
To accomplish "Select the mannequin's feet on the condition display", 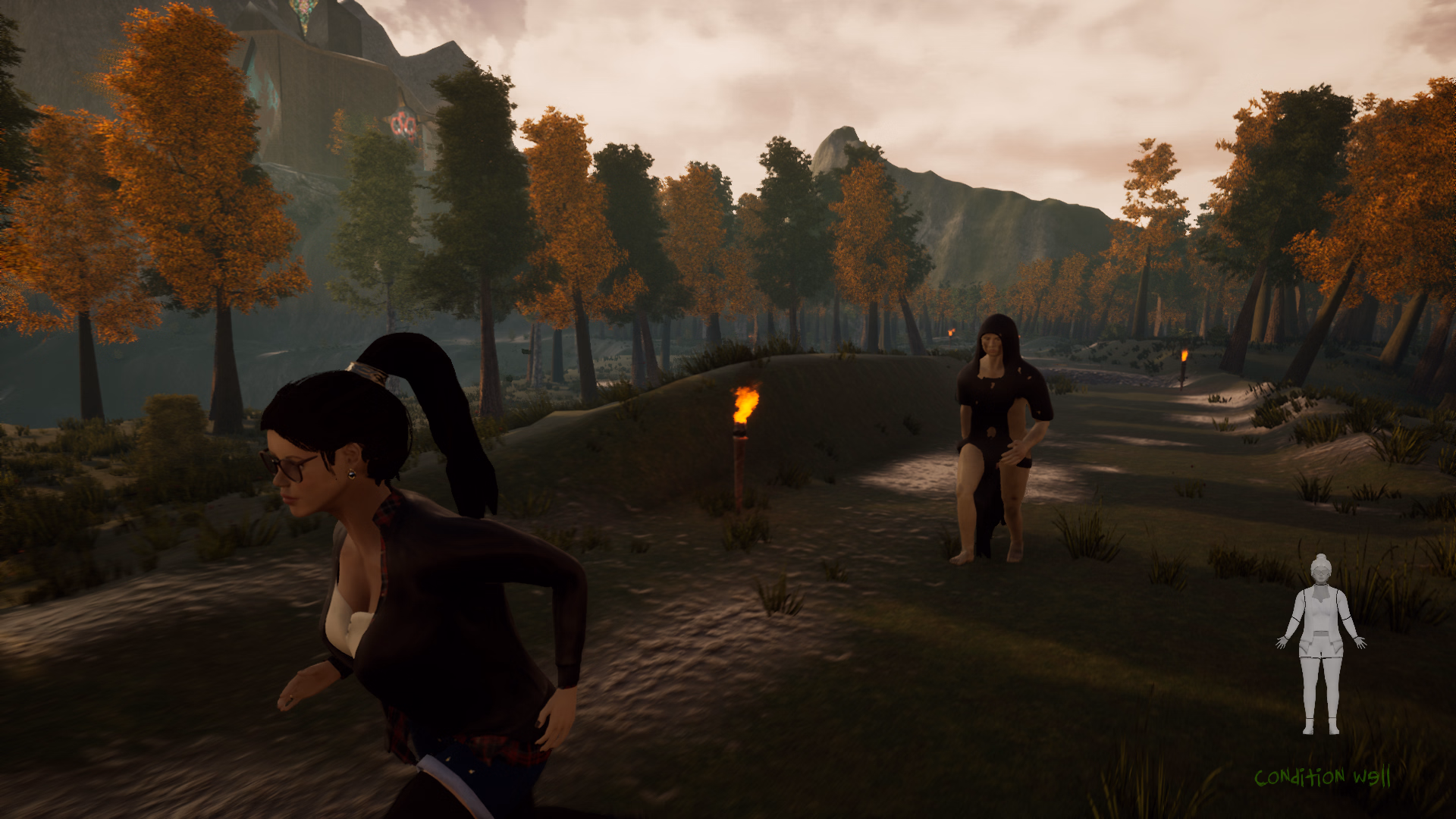I will tap(1321, 726).
